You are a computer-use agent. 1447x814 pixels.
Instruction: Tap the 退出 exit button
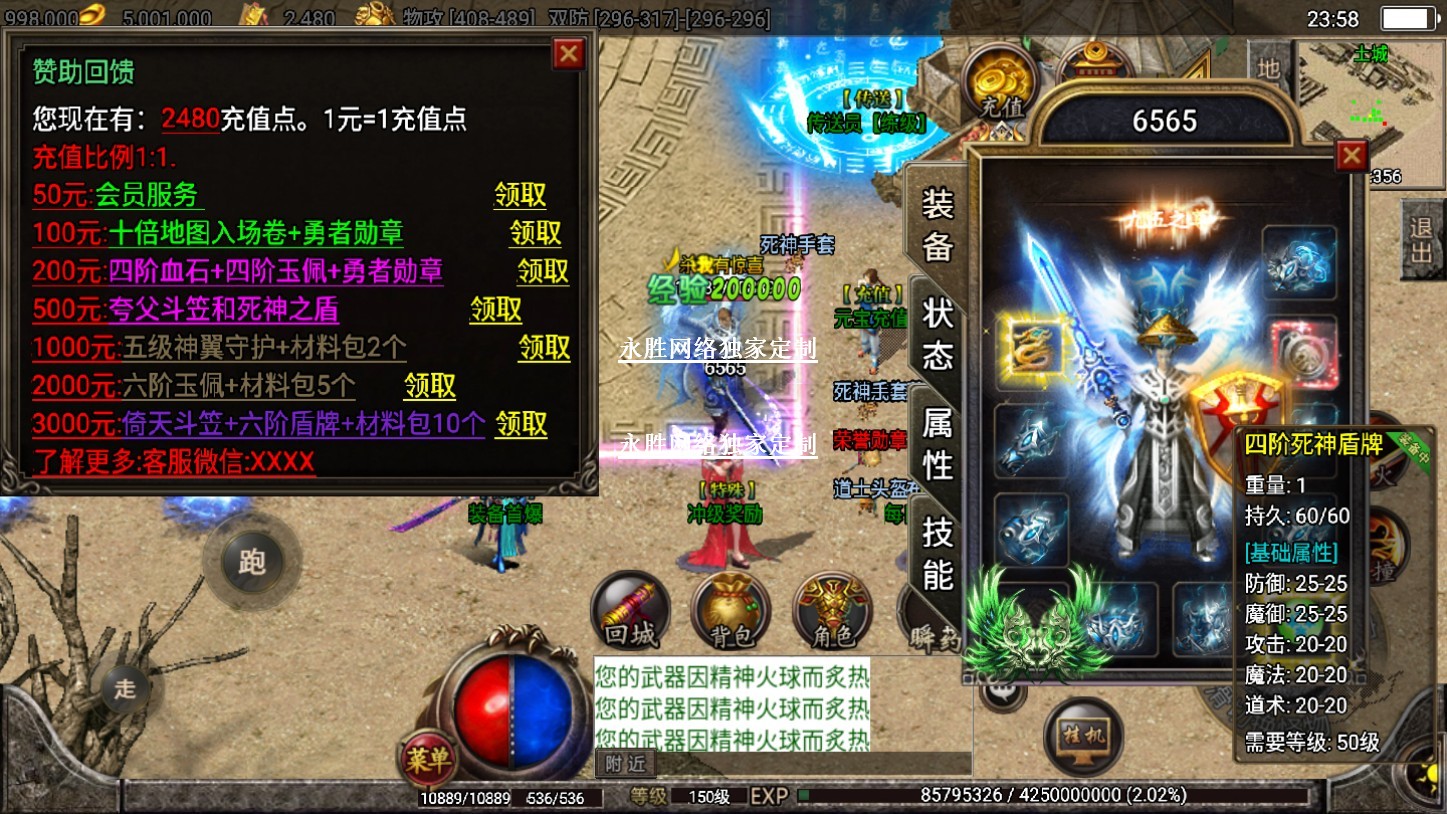click(1420, 238)
